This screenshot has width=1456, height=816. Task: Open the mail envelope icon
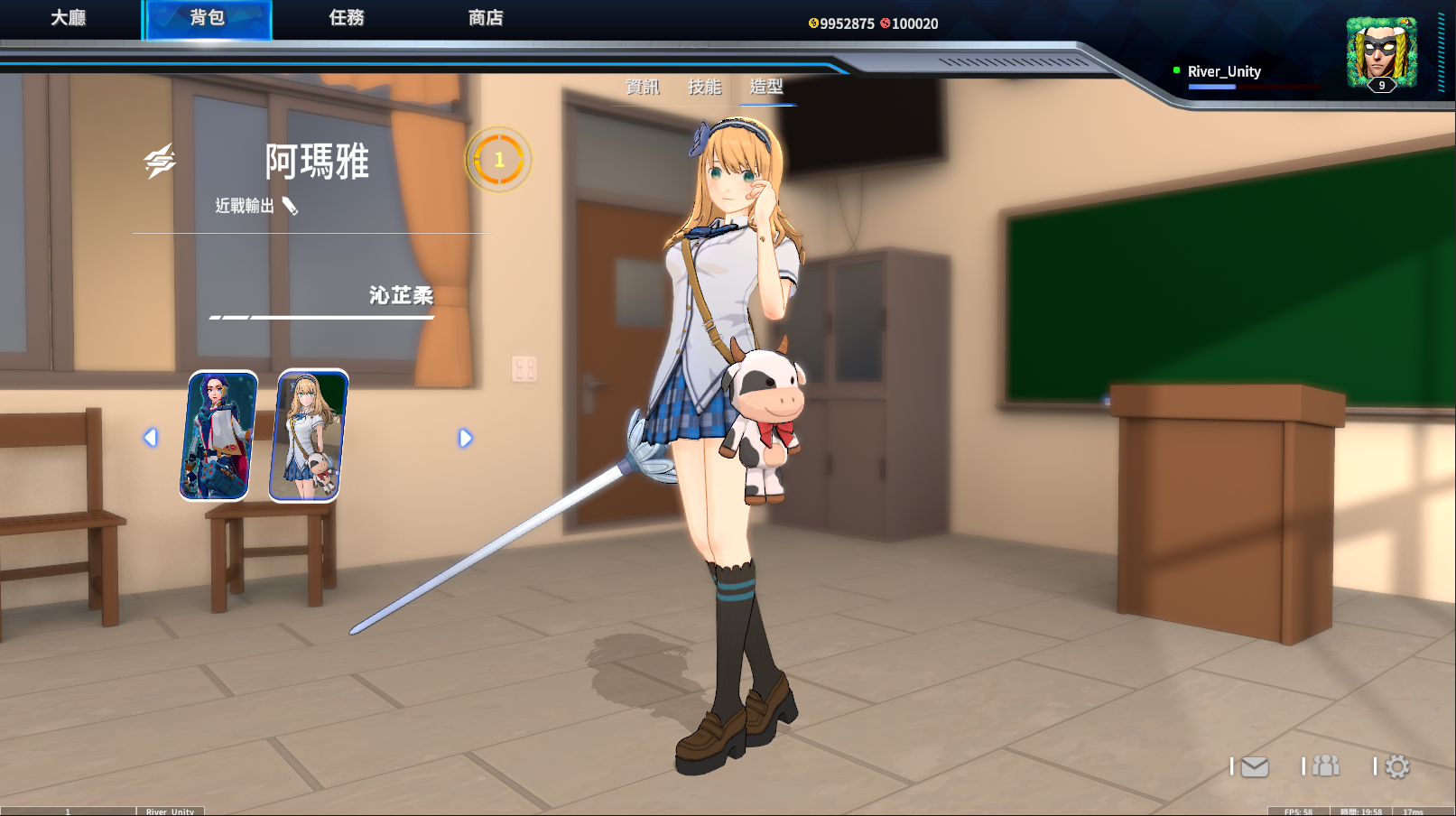tap(1254, 767)
